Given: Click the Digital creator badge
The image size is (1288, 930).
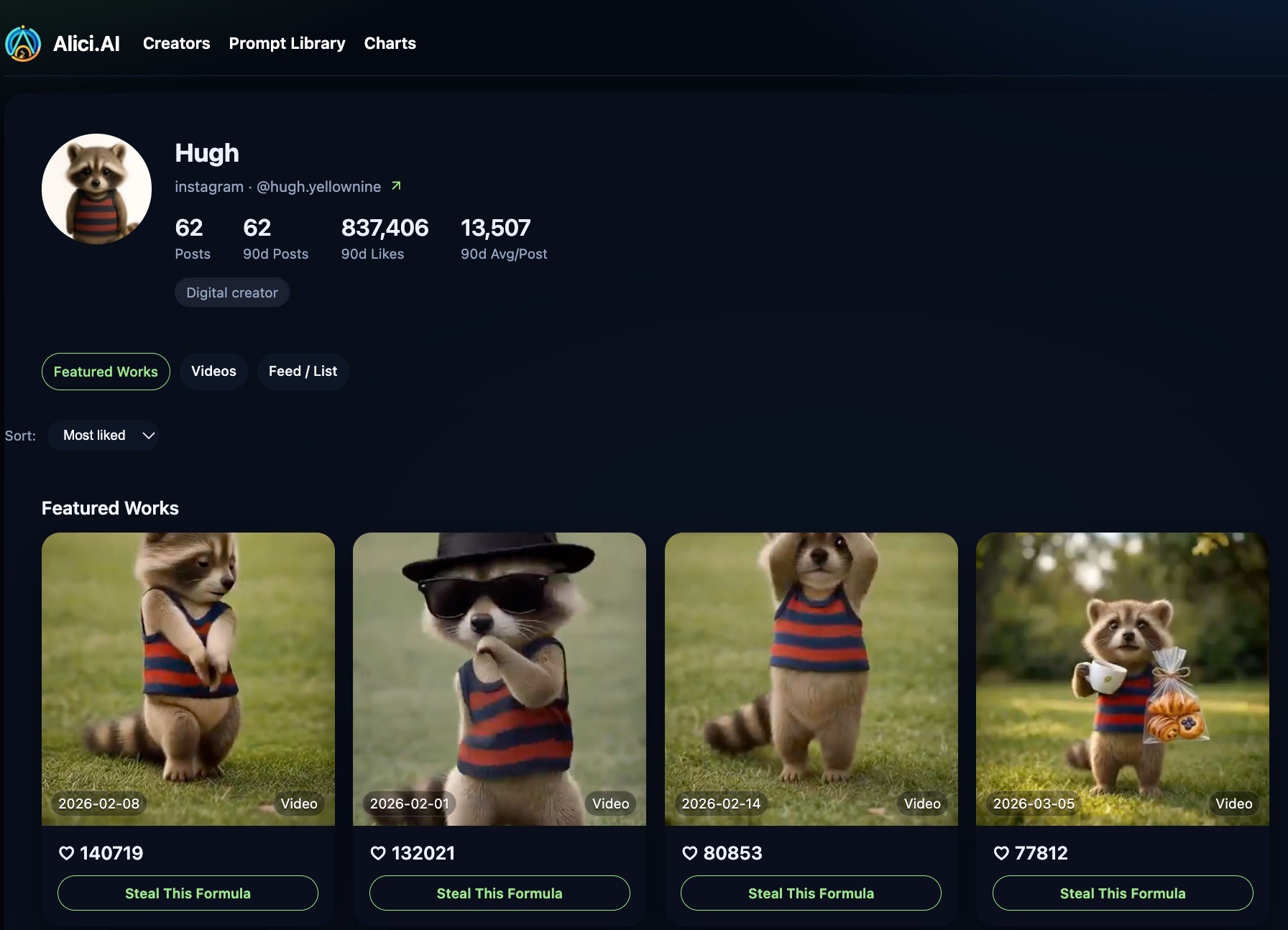Looking at the screenshot, I should [x=231, y=293].
